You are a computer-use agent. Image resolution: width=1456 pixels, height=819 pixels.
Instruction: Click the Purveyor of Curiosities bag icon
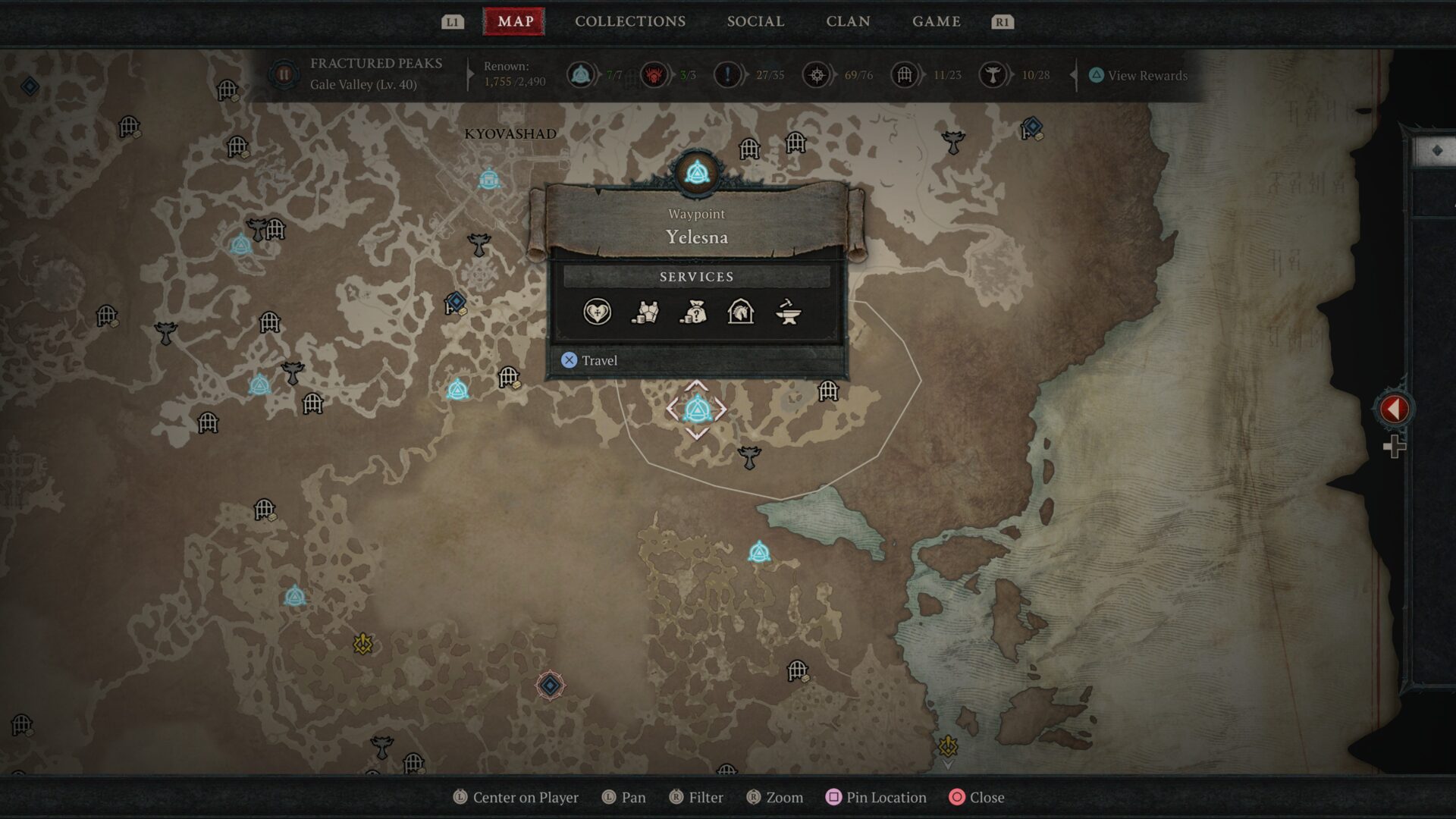[692, 312]
